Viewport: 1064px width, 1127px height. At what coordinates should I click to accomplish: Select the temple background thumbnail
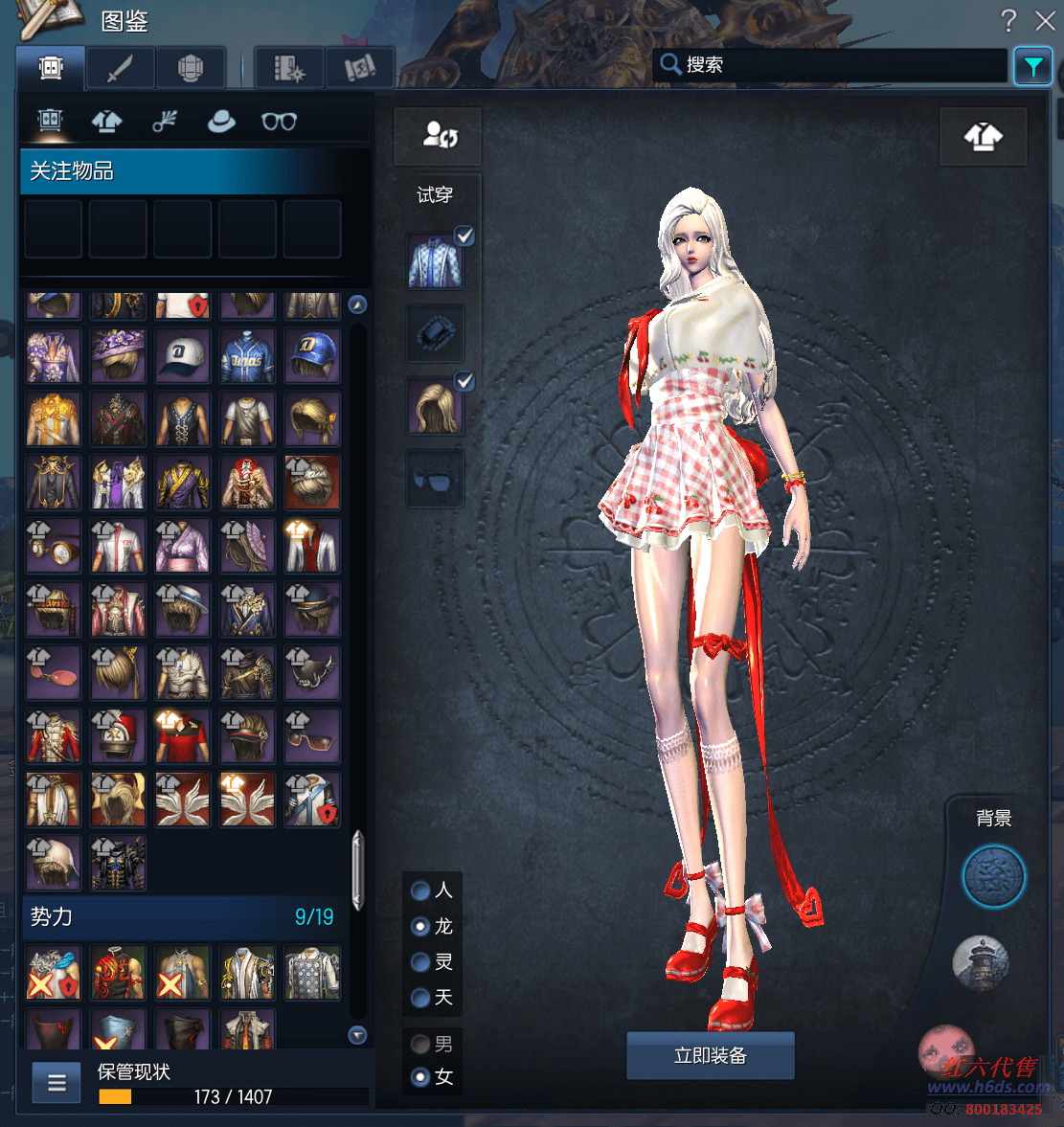click(980, 961)
